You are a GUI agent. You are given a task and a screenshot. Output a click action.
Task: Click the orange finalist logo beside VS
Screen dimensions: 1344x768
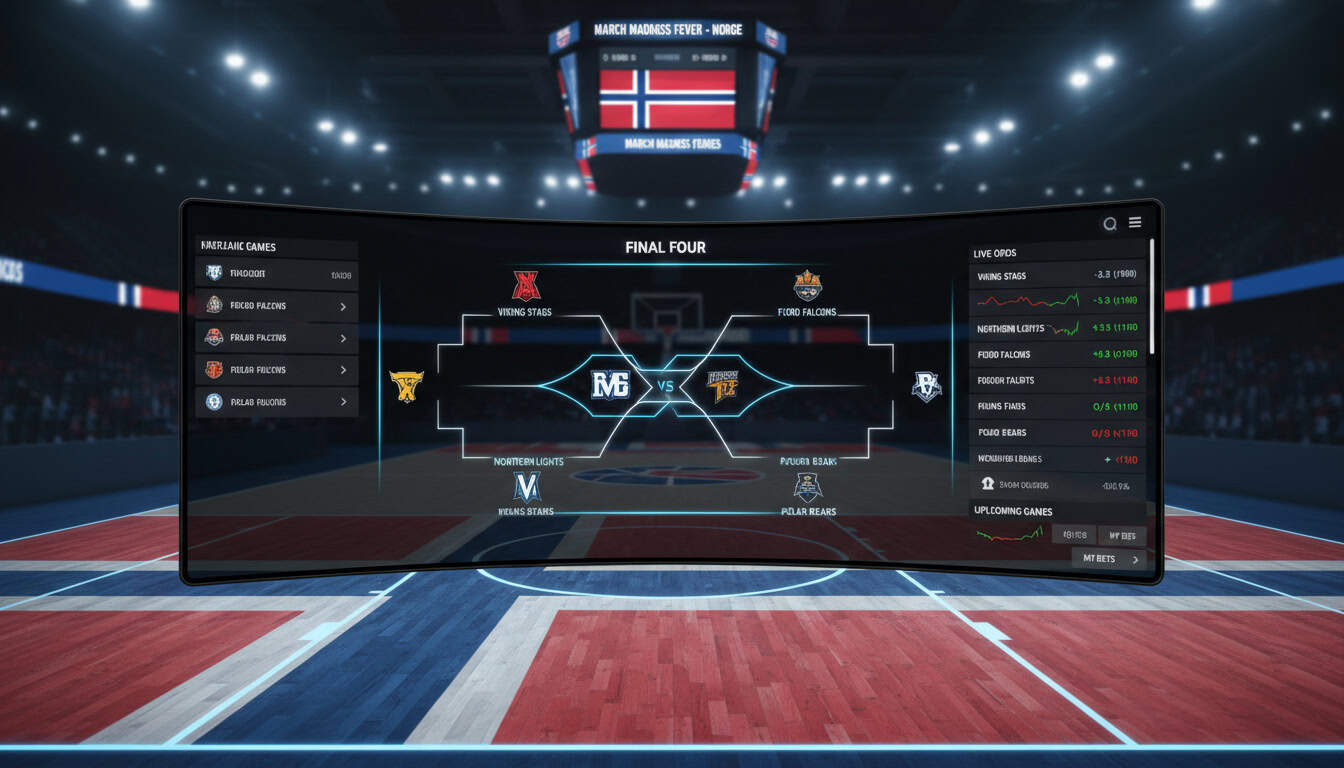tap(722, 385)
